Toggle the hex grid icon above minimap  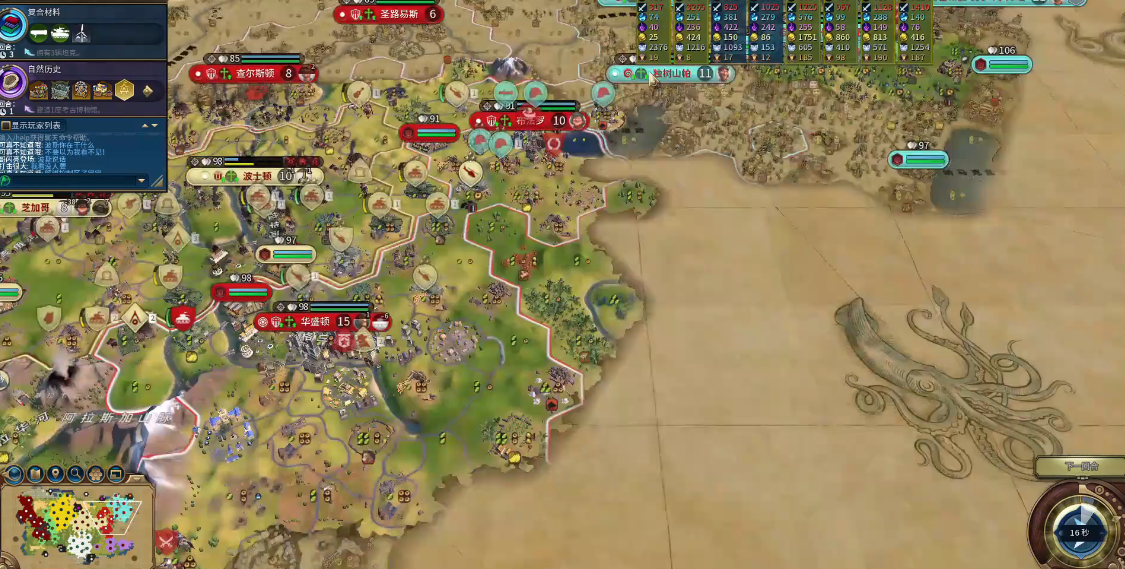click(x=96, y=473)
